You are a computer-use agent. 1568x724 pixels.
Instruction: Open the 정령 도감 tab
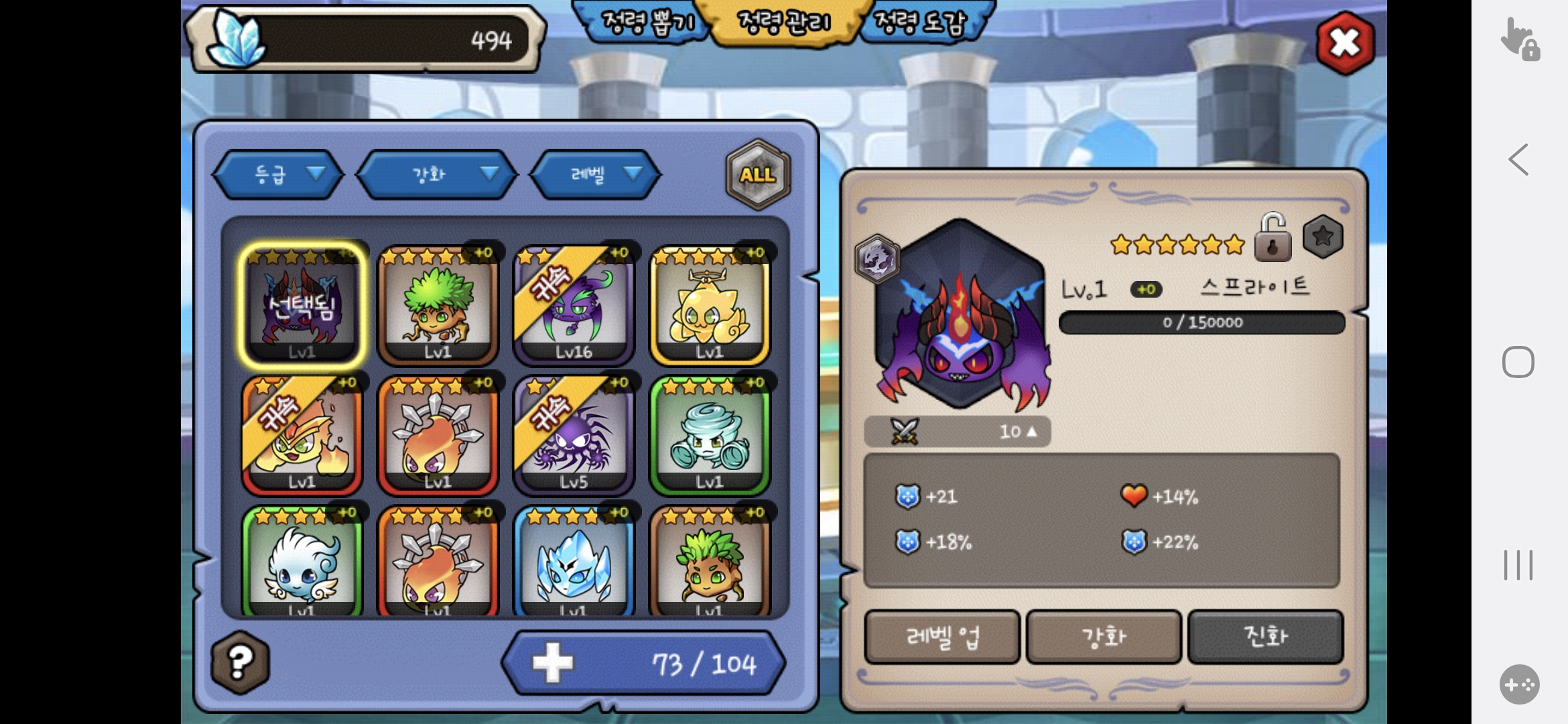[923, 23]
